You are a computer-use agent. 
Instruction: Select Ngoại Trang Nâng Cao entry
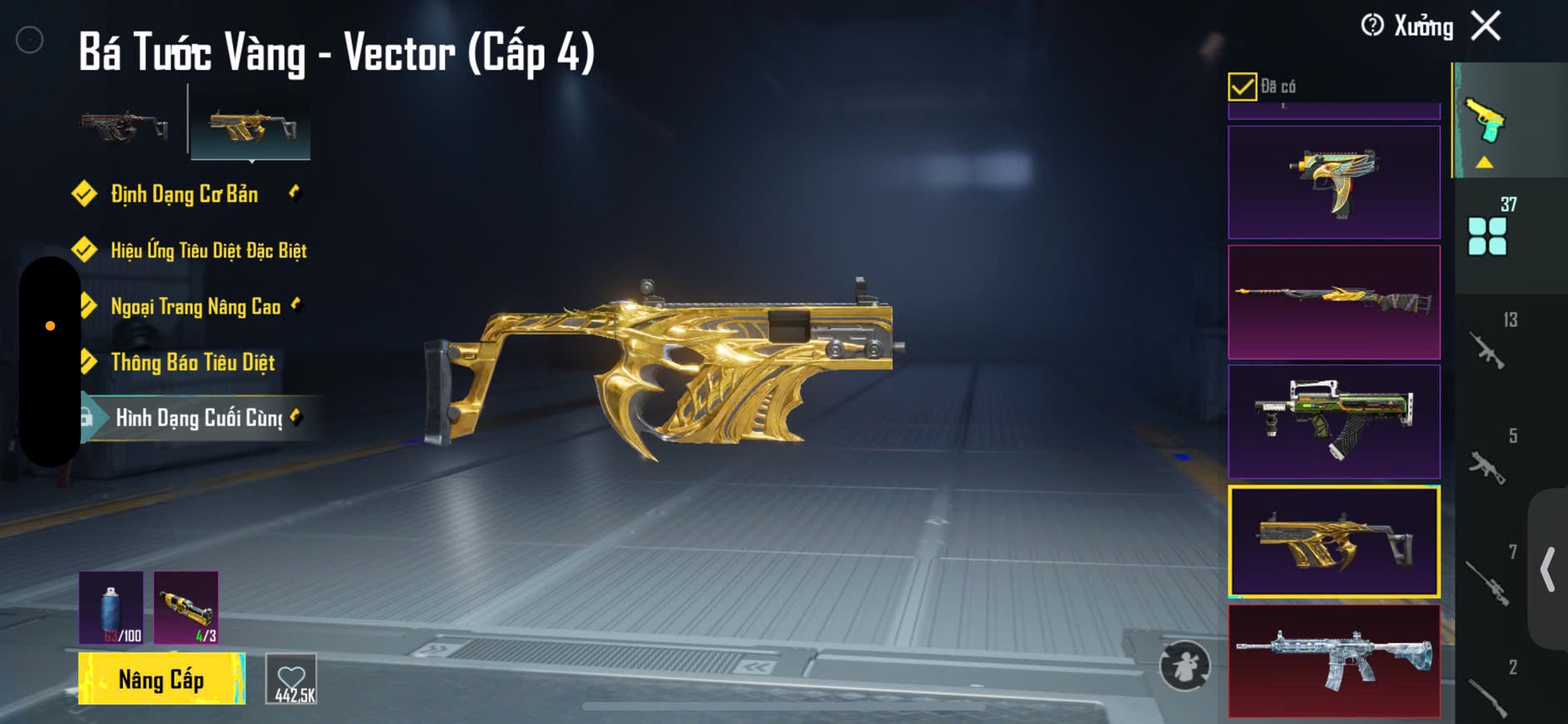coord(195,306)
